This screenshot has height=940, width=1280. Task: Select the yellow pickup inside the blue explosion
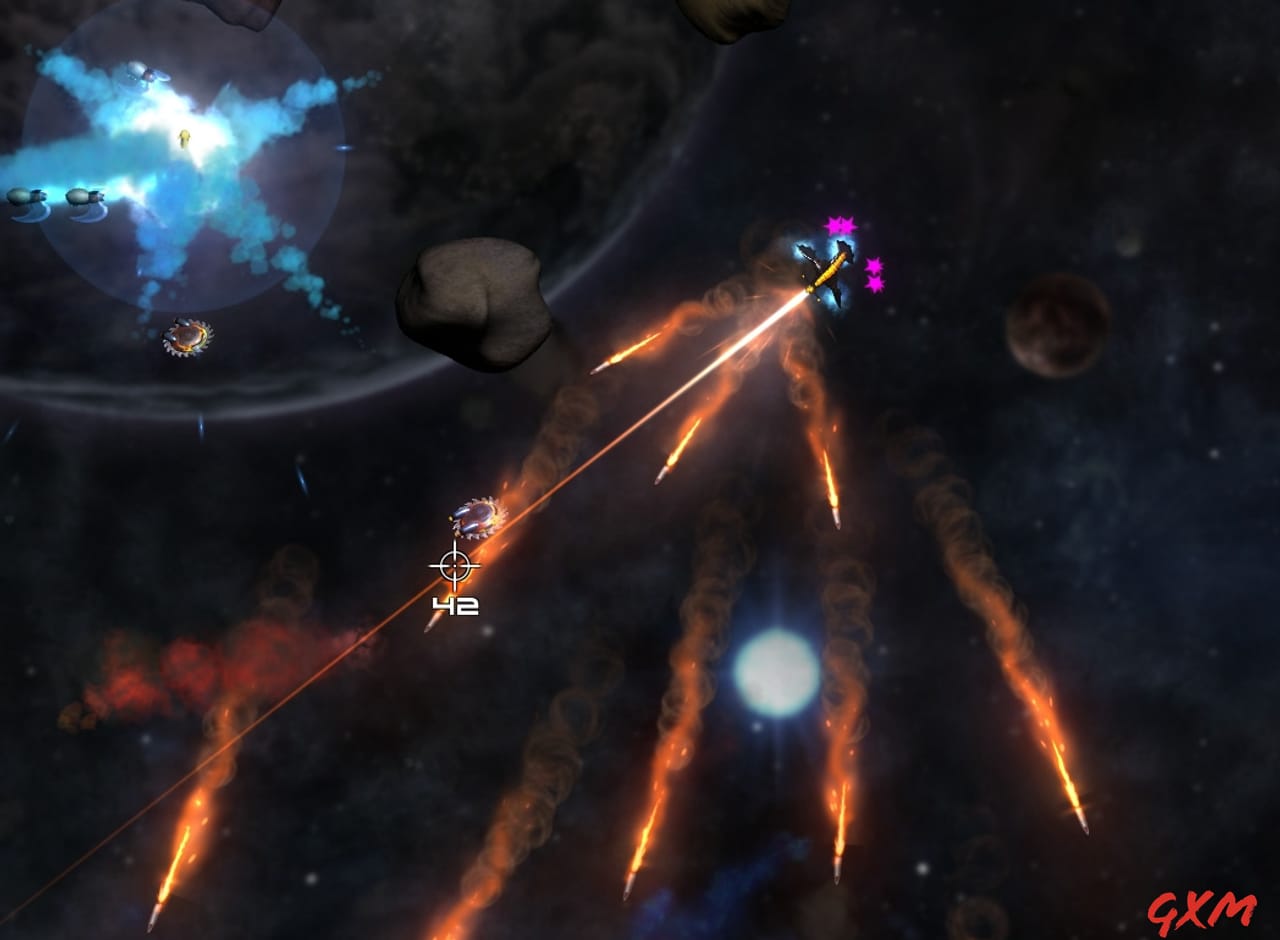point(185,140)
